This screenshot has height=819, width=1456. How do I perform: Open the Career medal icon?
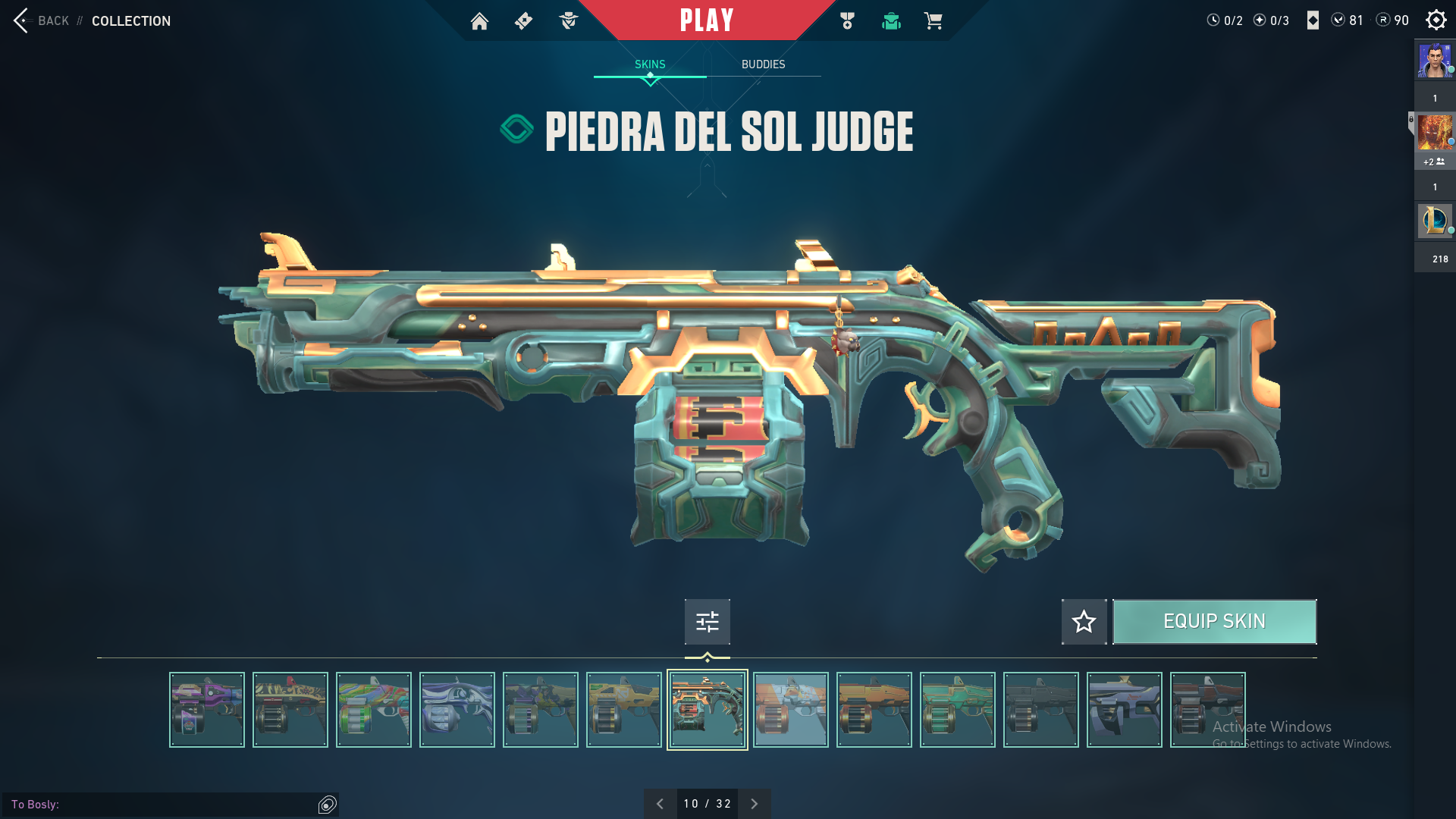coord(847,21)
